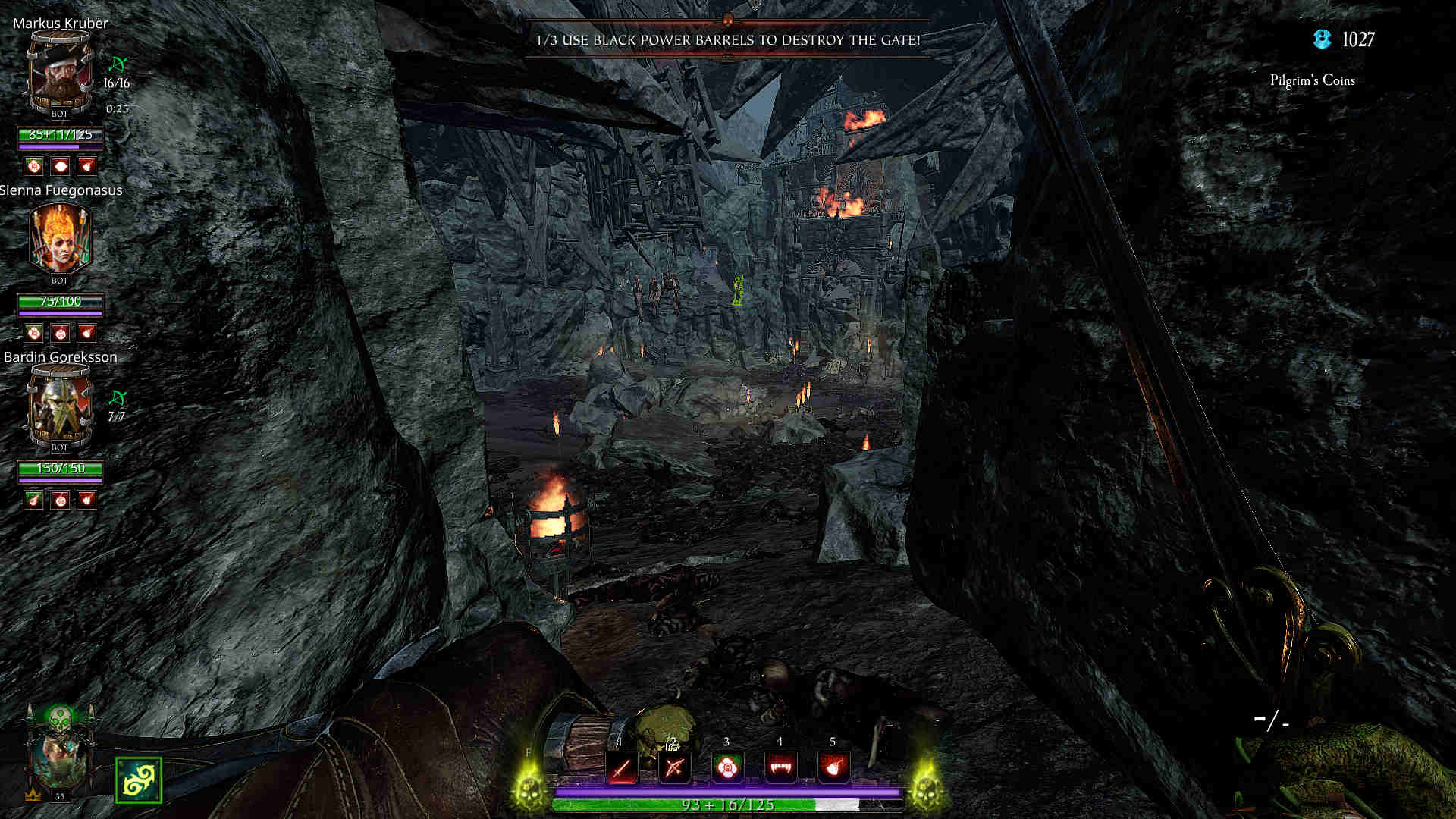This screenshot has height=819, width=1456.
Task: Select the healing medical supplies slot
Action: (x=727, y=768)
